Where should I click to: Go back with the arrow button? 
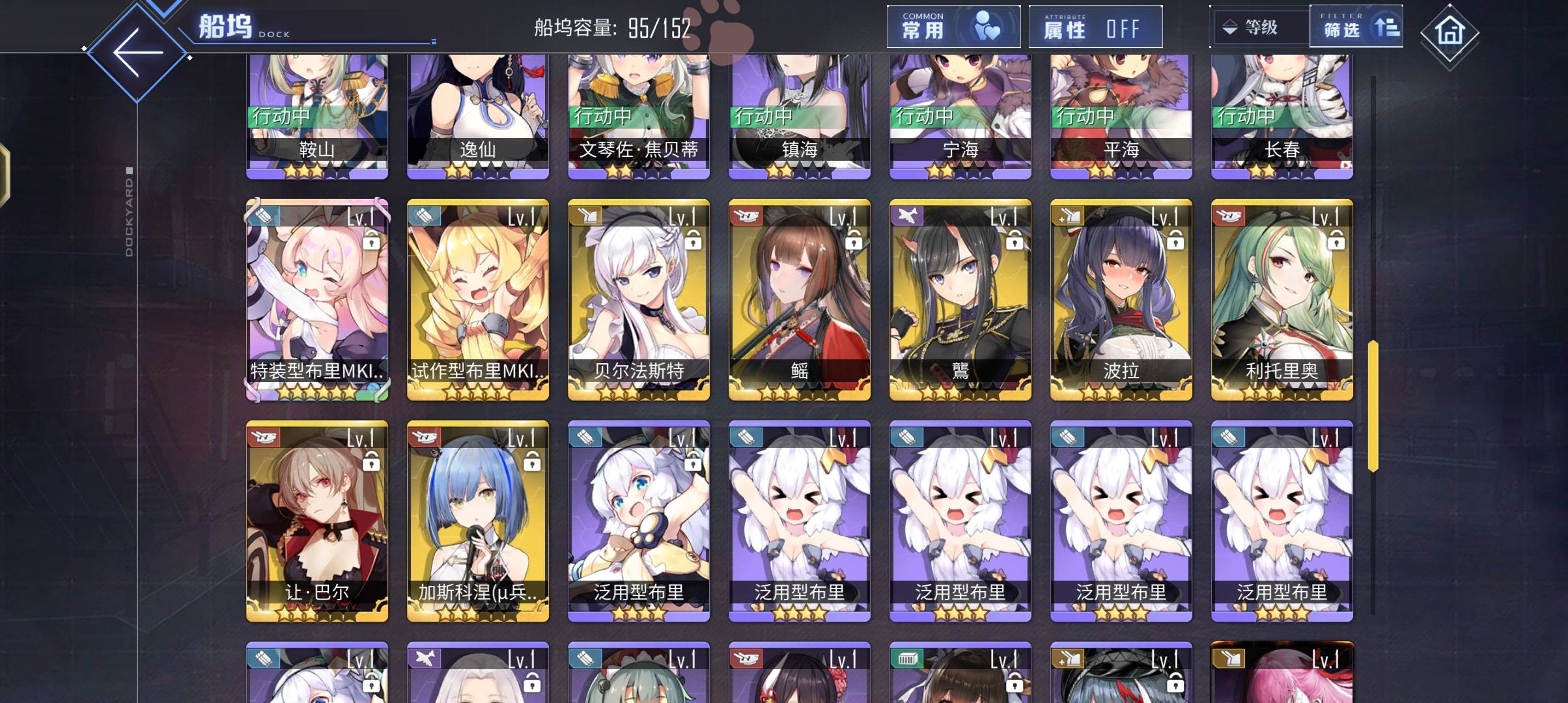(x=137, y=52)
